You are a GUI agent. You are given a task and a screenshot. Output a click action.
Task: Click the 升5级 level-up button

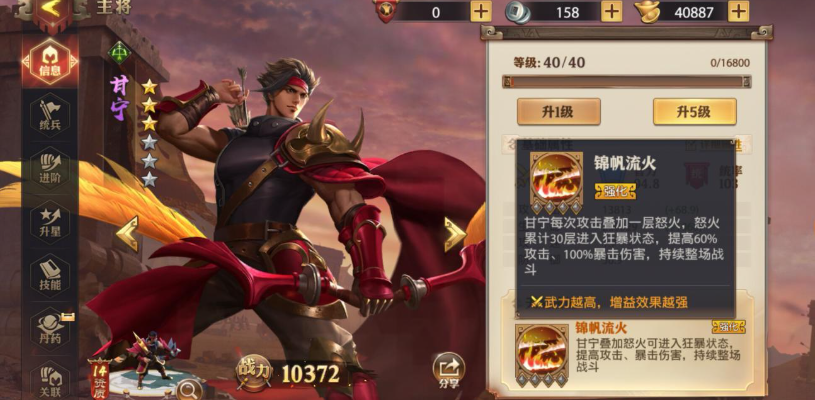pos(694,111)
